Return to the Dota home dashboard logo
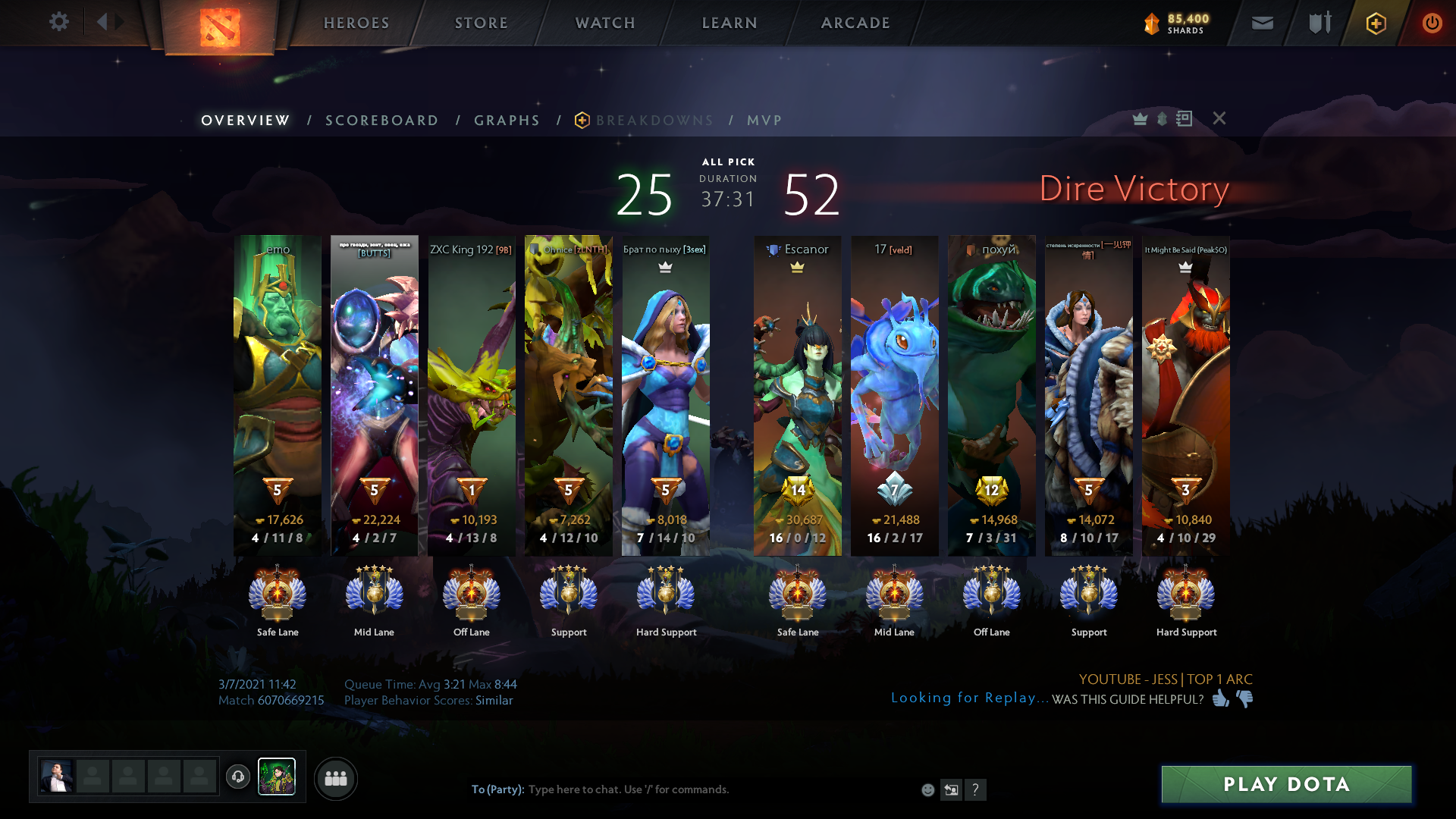Image resolution: width=1456 pixels, height=819 pixels. pyautogui.click(x=220, y=27)
